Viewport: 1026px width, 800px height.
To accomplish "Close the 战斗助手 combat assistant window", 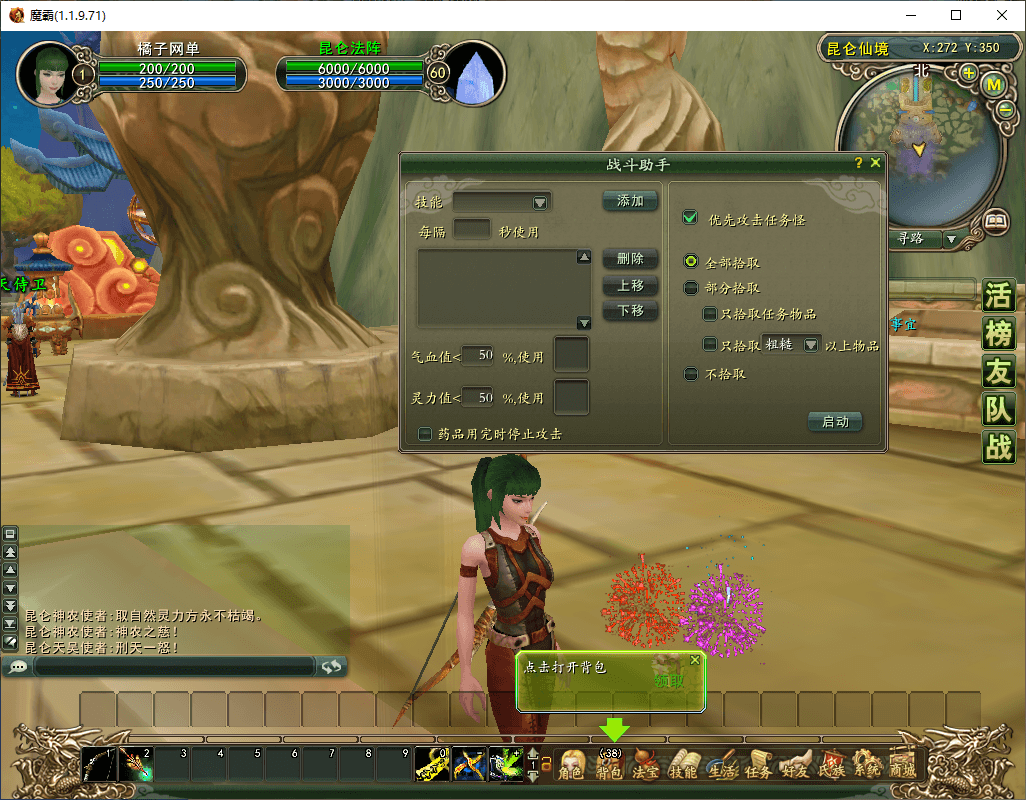I will (x=876, y=163).
